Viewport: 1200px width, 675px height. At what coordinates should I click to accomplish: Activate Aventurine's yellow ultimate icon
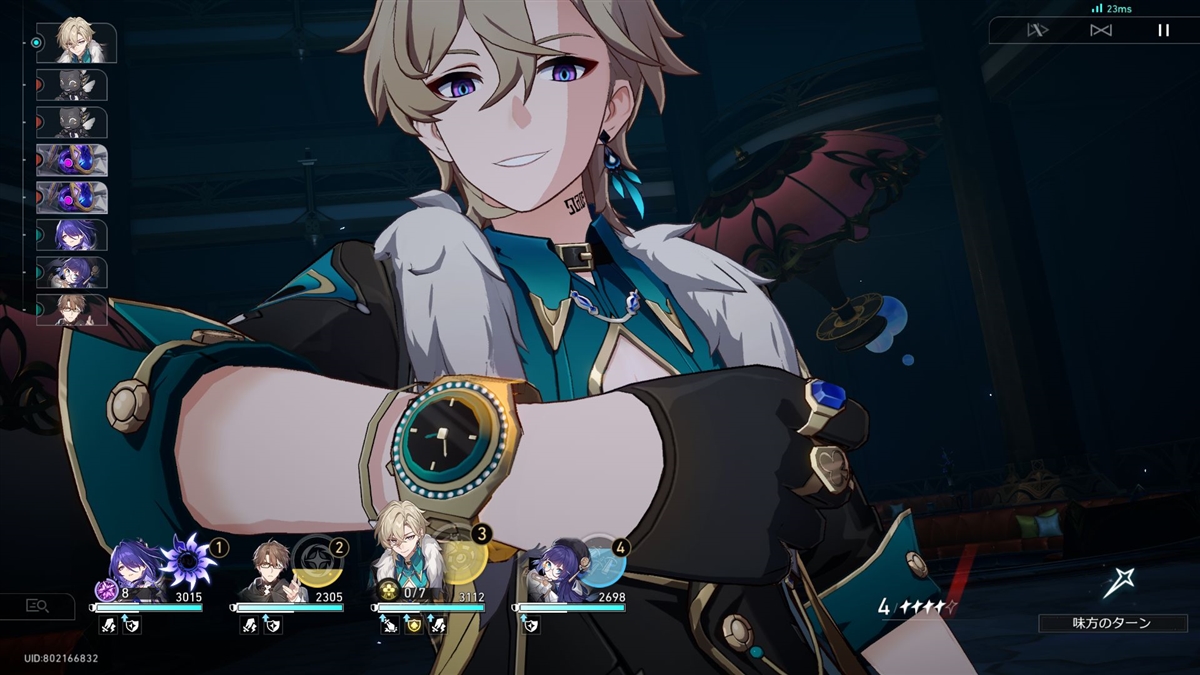[461, 560]
